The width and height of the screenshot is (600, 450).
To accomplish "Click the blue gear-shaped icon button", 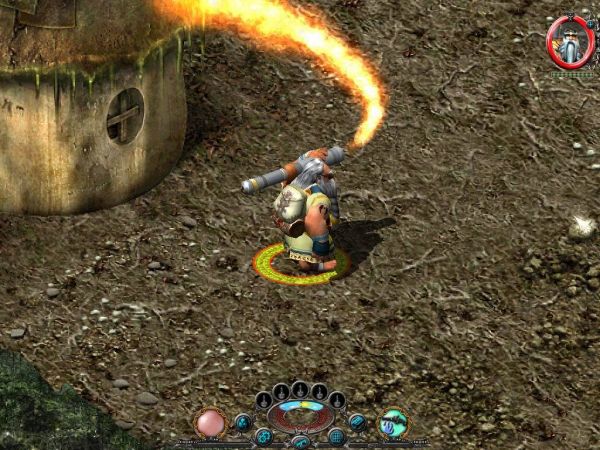I will (263, 436).
